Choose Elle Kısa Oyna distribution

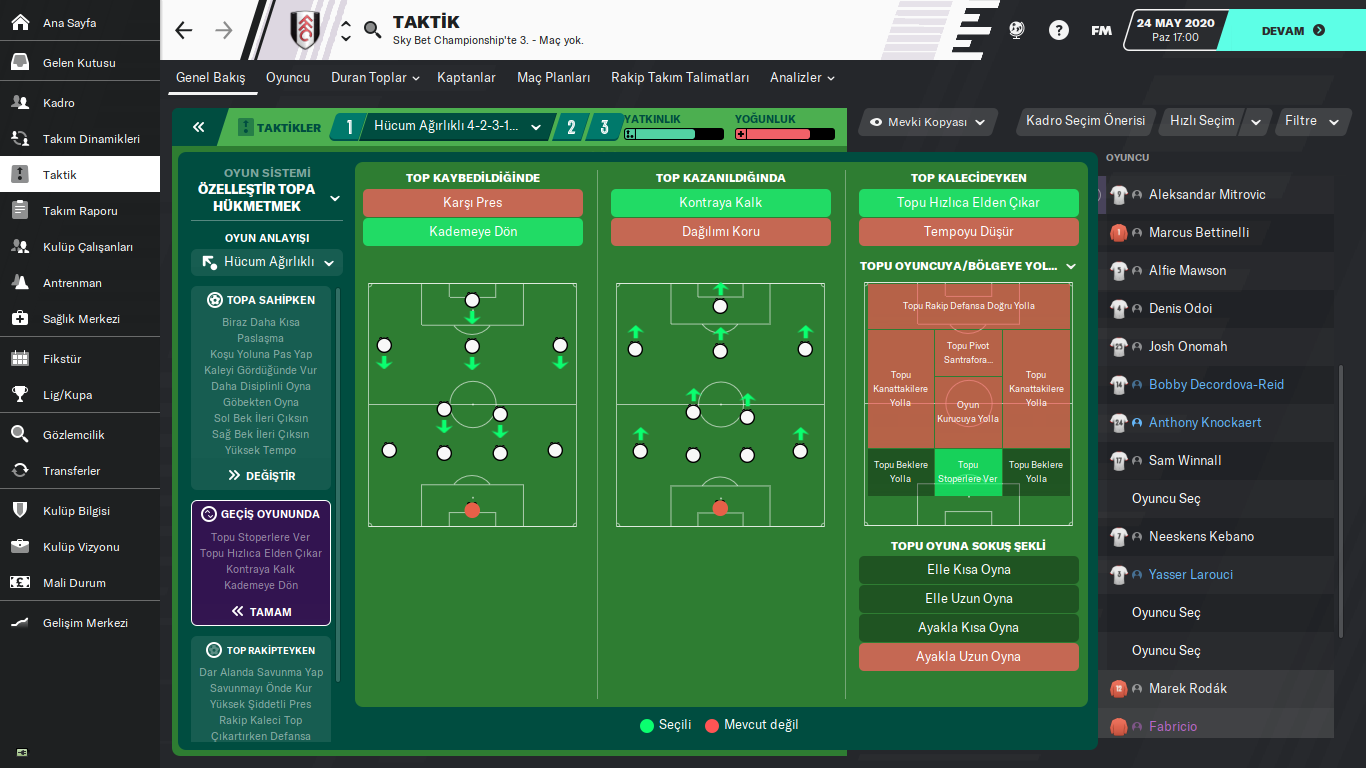(968, 570)
